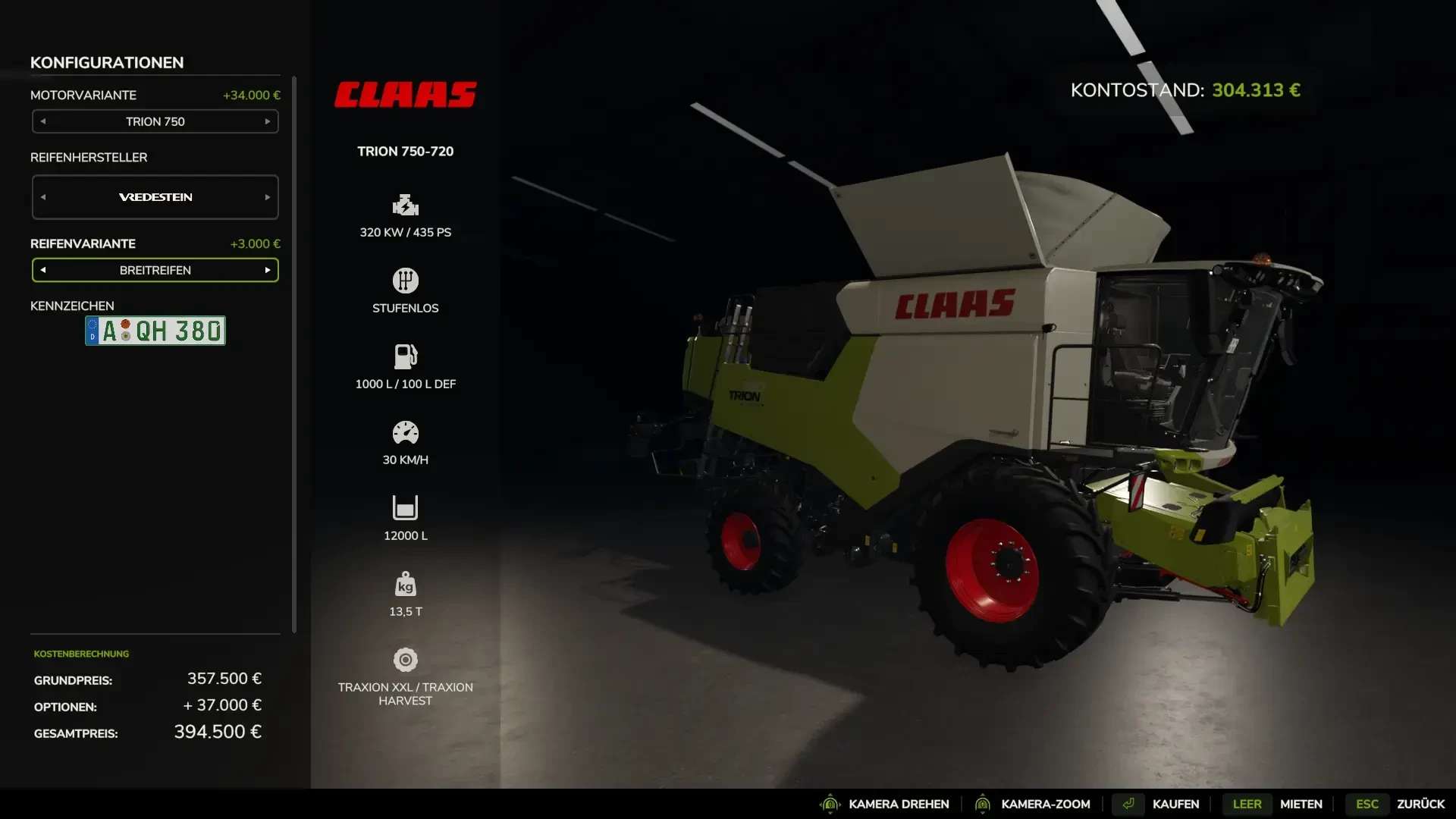Go back with Zurück
Screen dimensions: 1456x819
pos(1420,804)
